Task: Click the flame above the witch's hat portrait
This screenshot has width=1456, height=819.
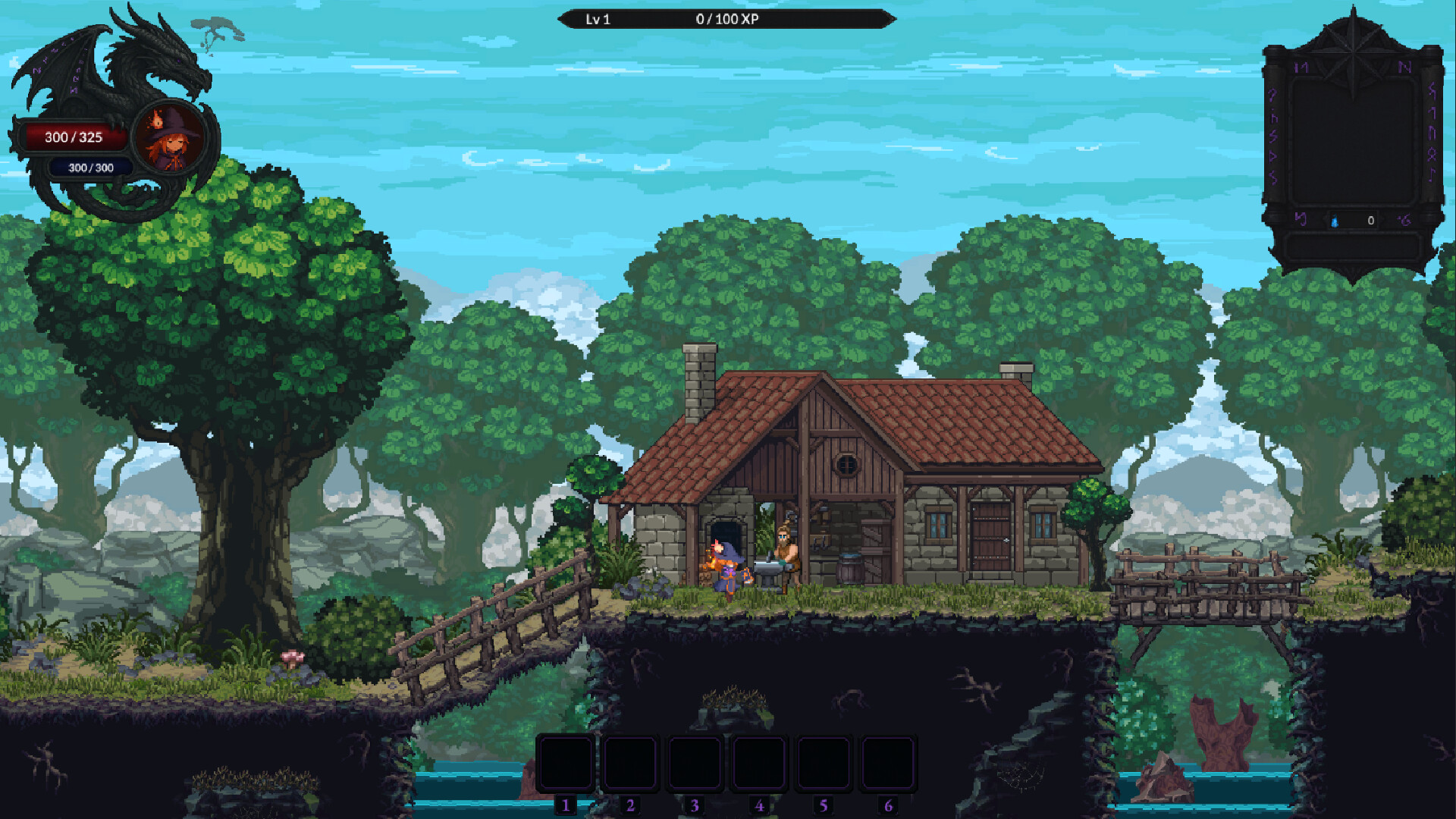Action: point(157,120)
